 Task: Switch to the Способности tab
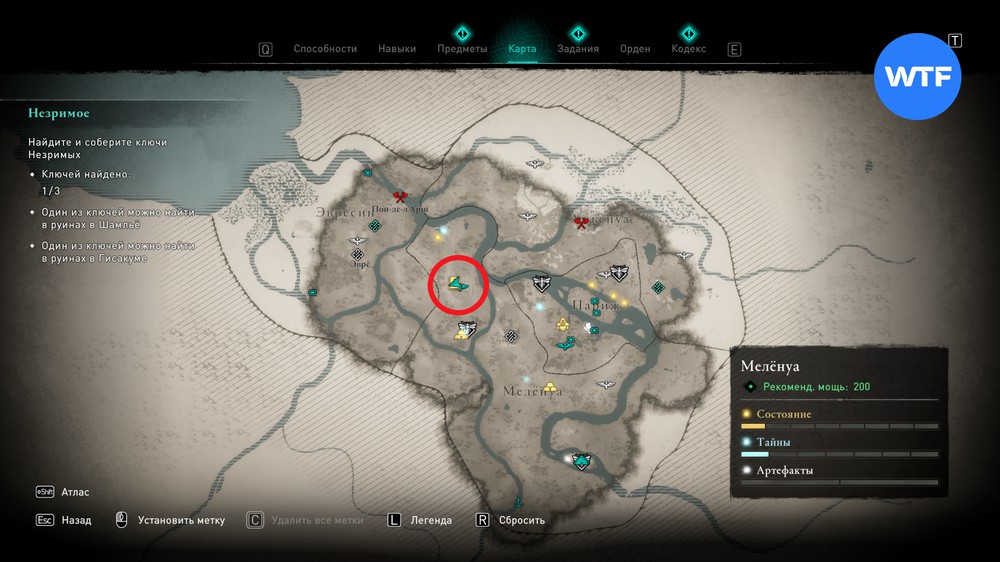(x=325, y=49)
